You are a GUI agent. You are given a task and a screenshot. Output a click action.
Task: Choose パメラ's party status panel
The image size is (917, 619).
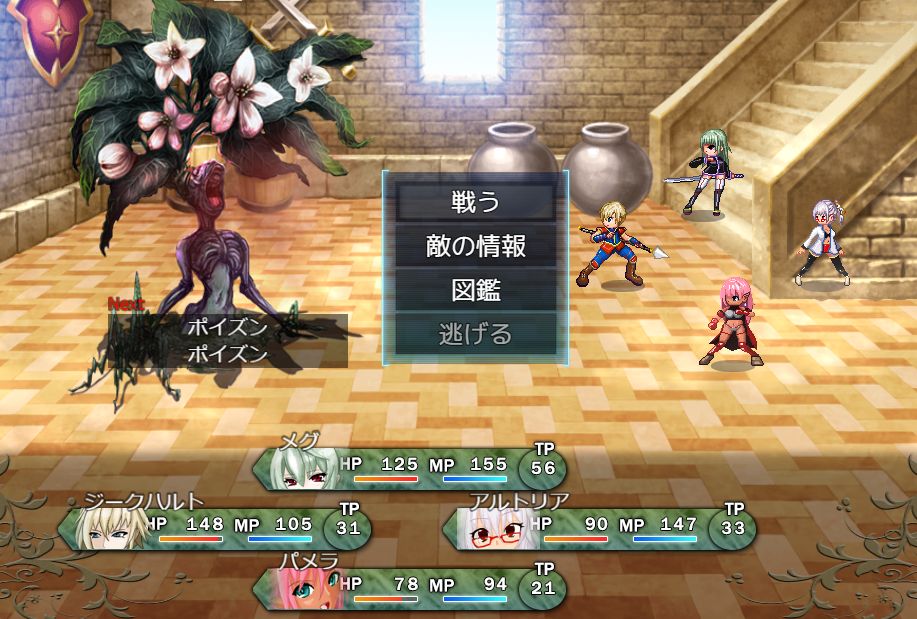pyautogui.click(x=410, y=588)
